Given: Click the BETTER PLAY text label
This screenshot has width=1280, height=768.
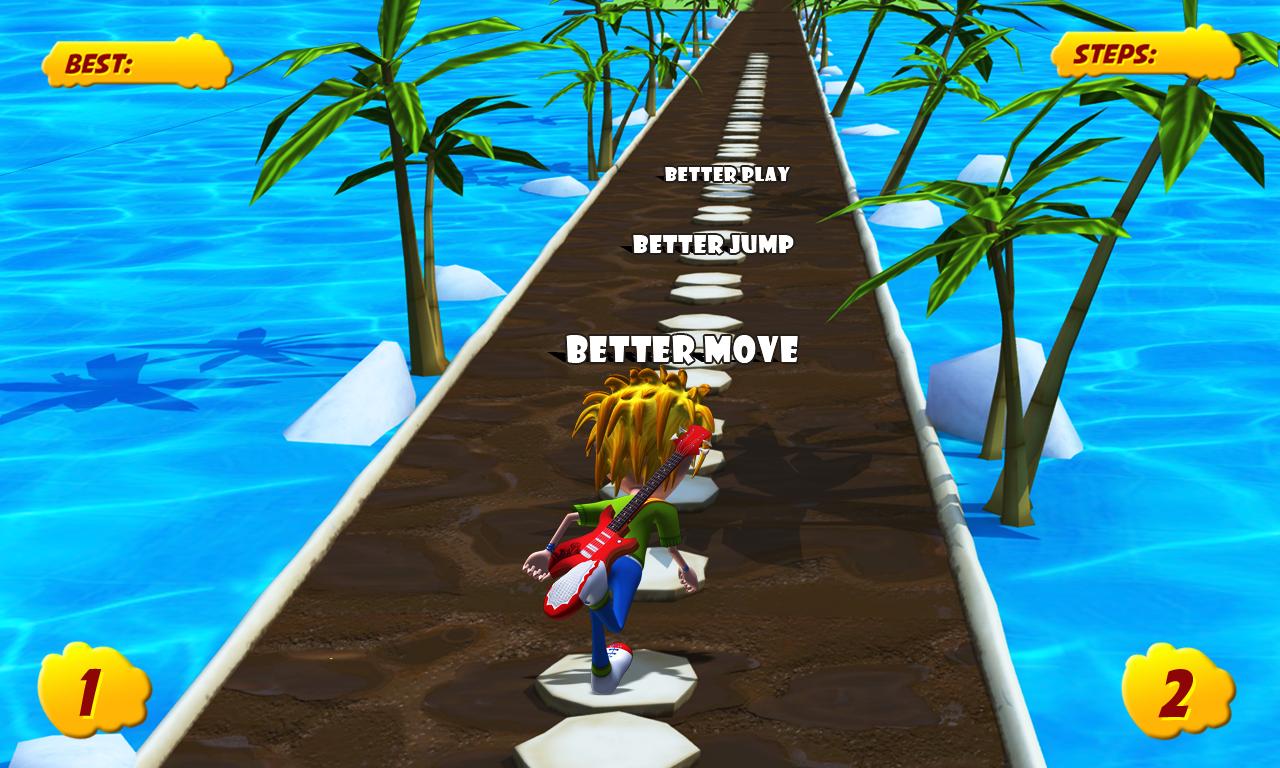Looking at the screenshot, I should click(727, 175).
